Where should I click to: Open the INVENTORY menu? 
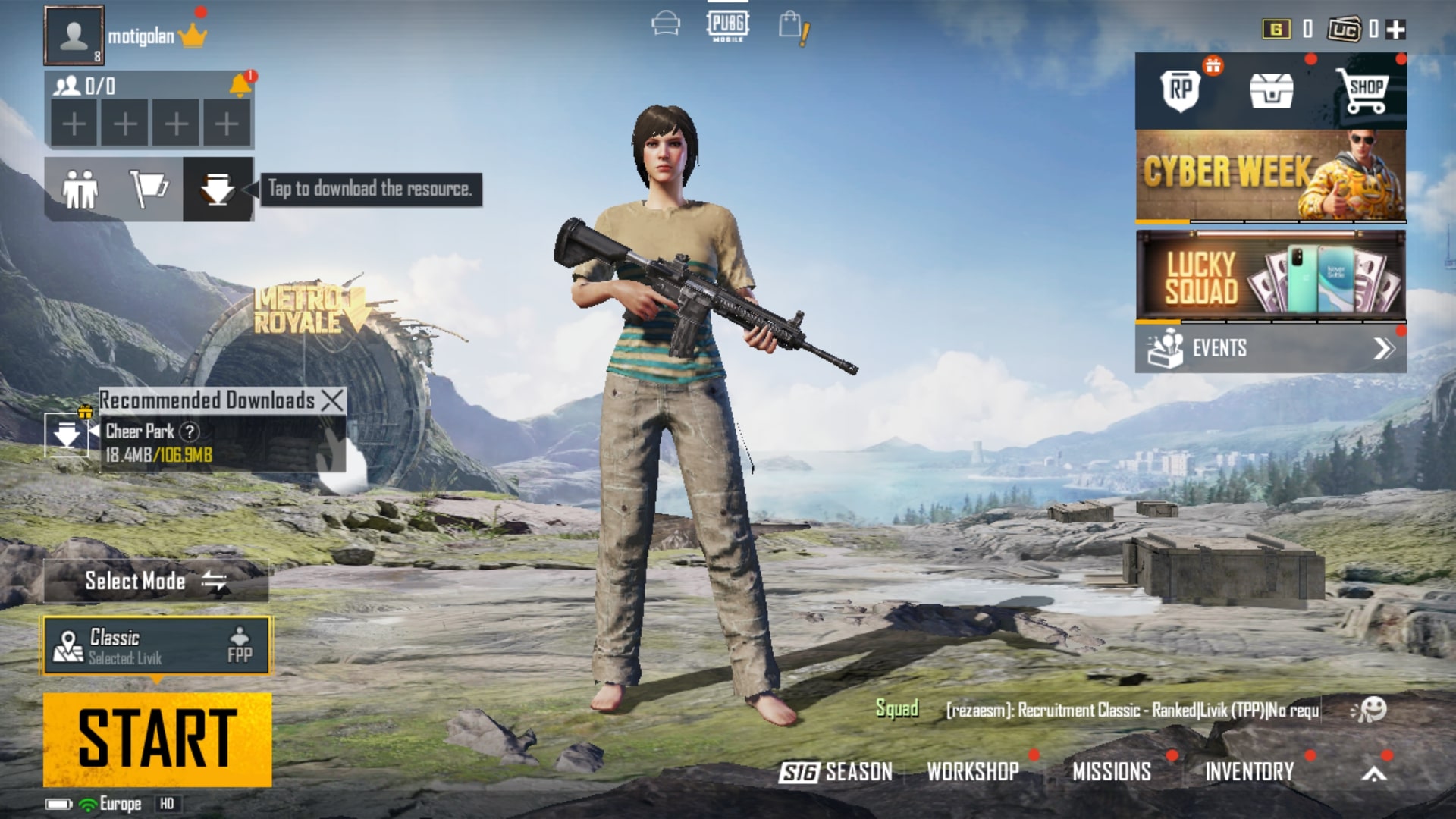[x=1249, y=772]
